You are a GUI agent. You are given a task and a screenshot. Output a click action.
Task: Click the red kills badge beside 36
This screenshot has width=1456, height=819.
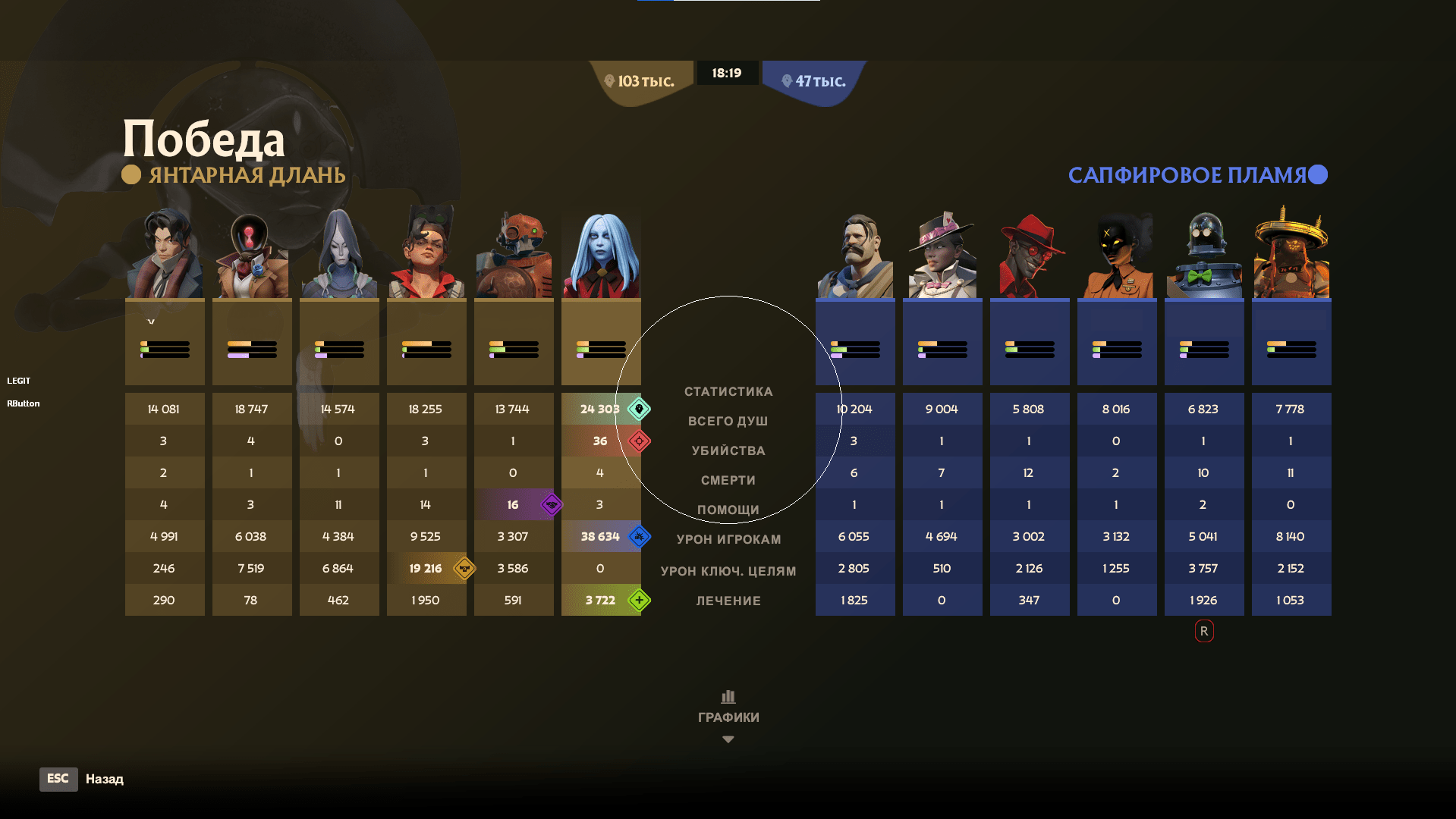pos(639,441)
